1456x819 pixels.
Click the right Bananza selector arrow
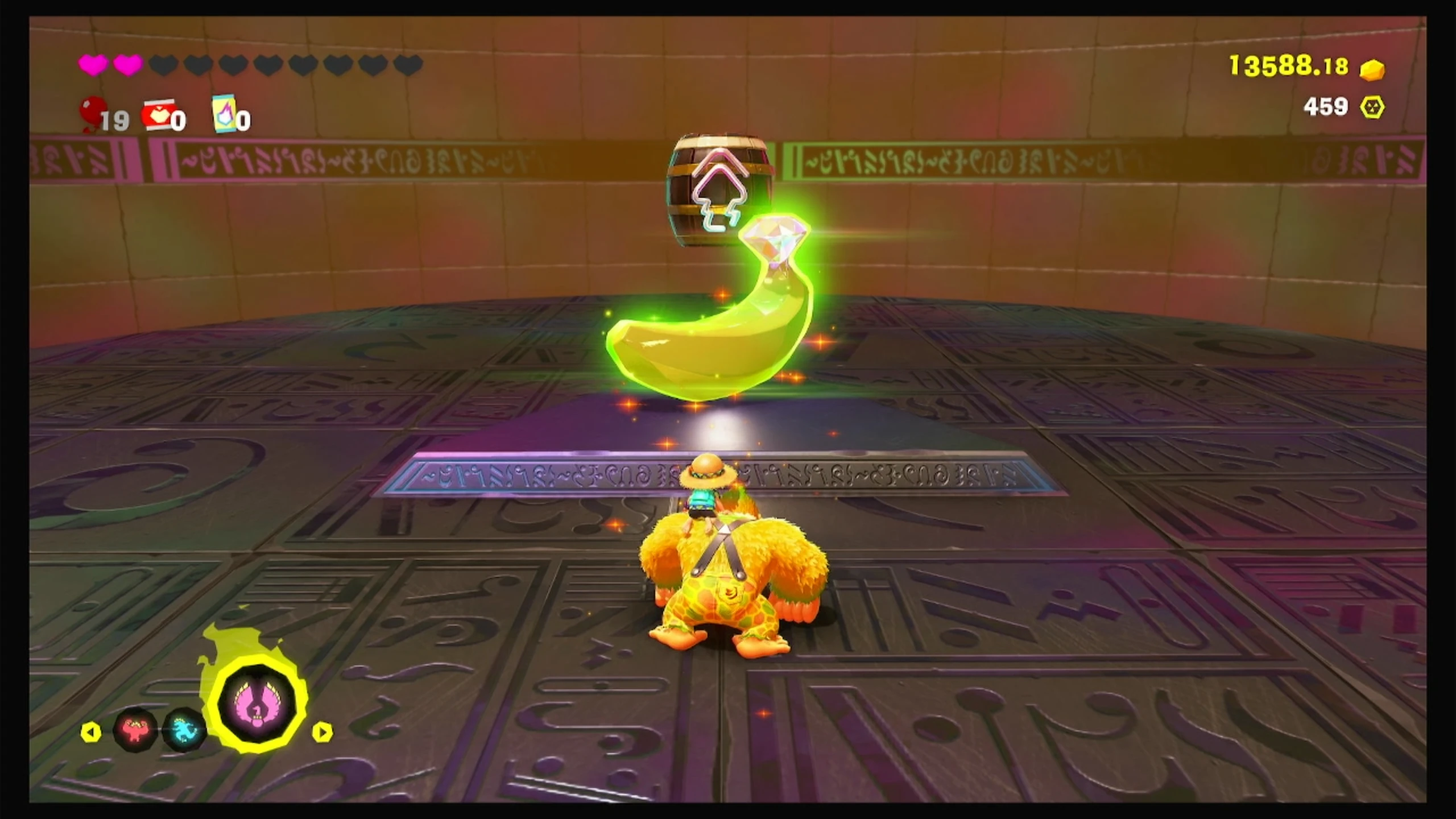point(321,732)
